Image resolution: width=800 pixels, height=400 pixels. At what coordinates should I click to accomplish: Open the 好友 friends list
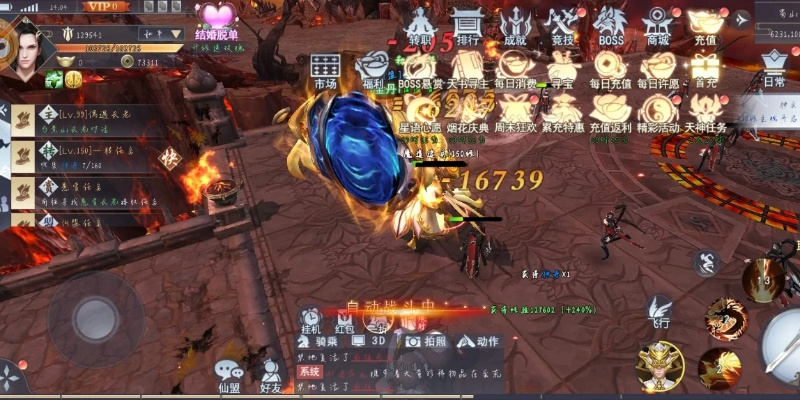270,375
